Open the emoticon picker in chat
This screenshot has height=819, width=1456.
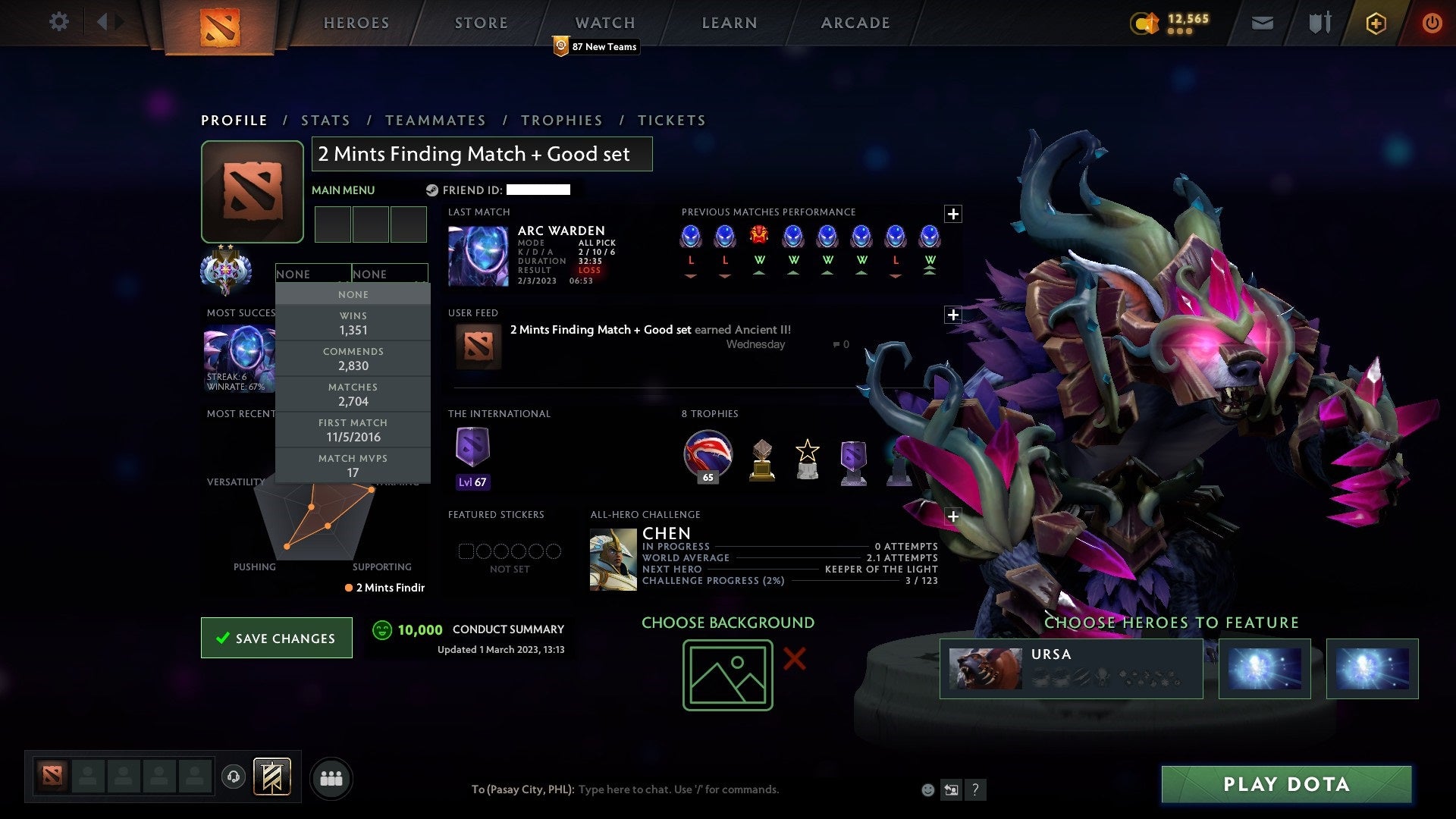(927, 789)
